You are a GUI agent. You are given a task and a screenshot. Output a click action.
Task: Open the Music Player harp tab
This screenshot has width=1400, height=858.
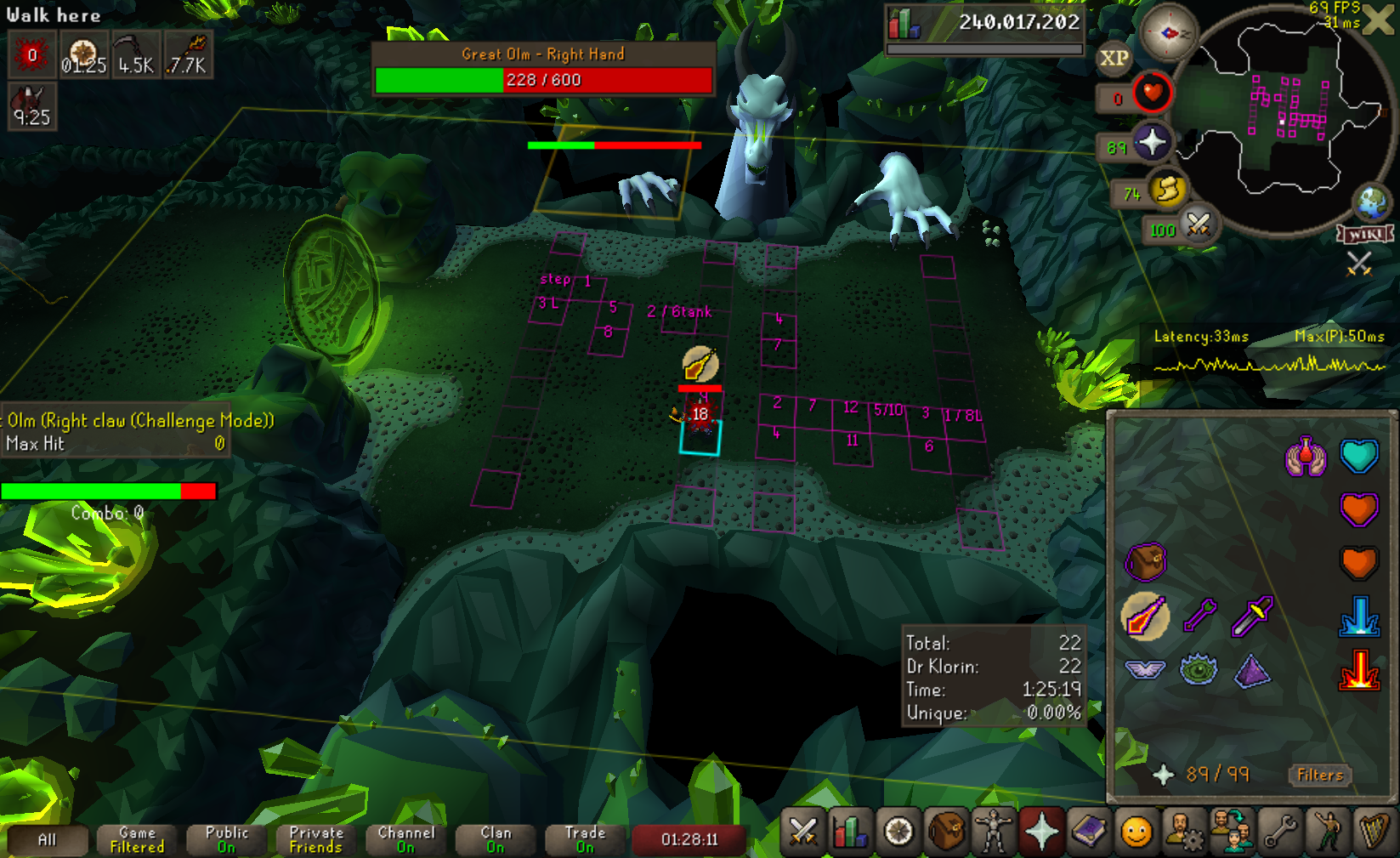point(1374,832)
